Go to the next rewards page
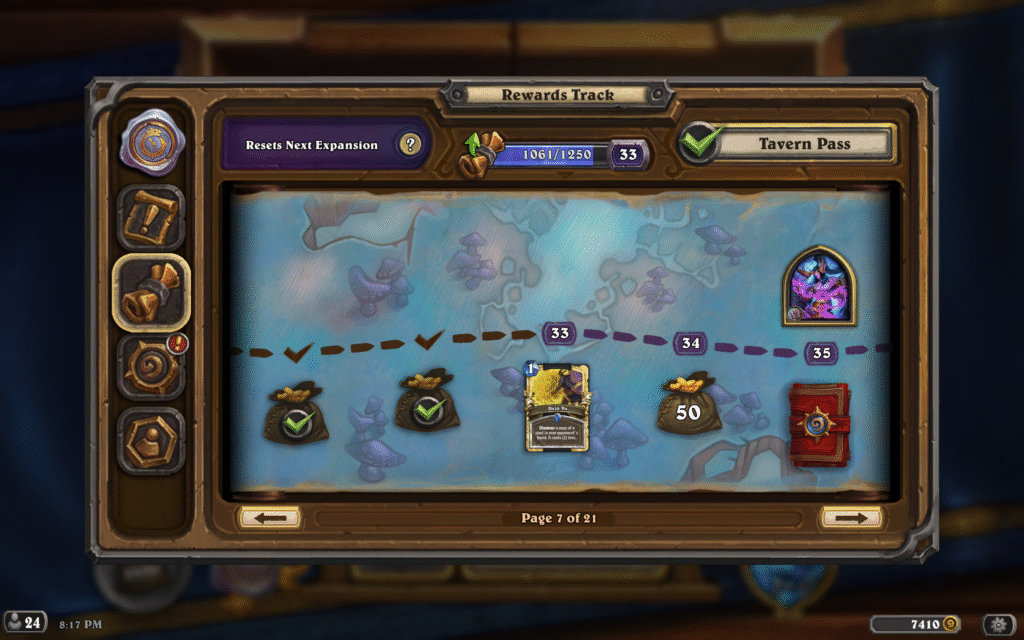 pos(851,518)
